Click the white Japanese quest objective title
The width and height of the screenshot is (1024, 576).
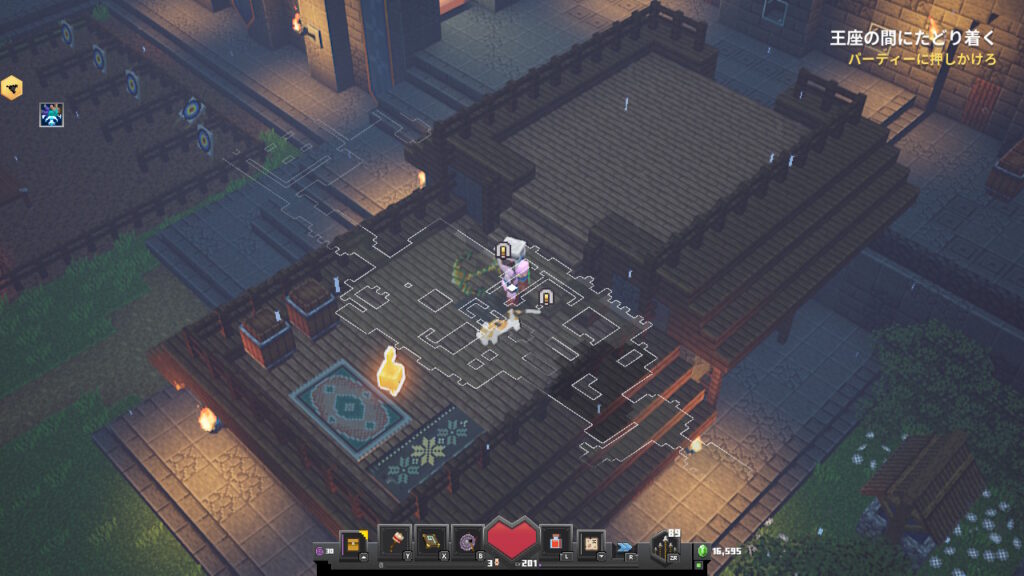[912, 39]
